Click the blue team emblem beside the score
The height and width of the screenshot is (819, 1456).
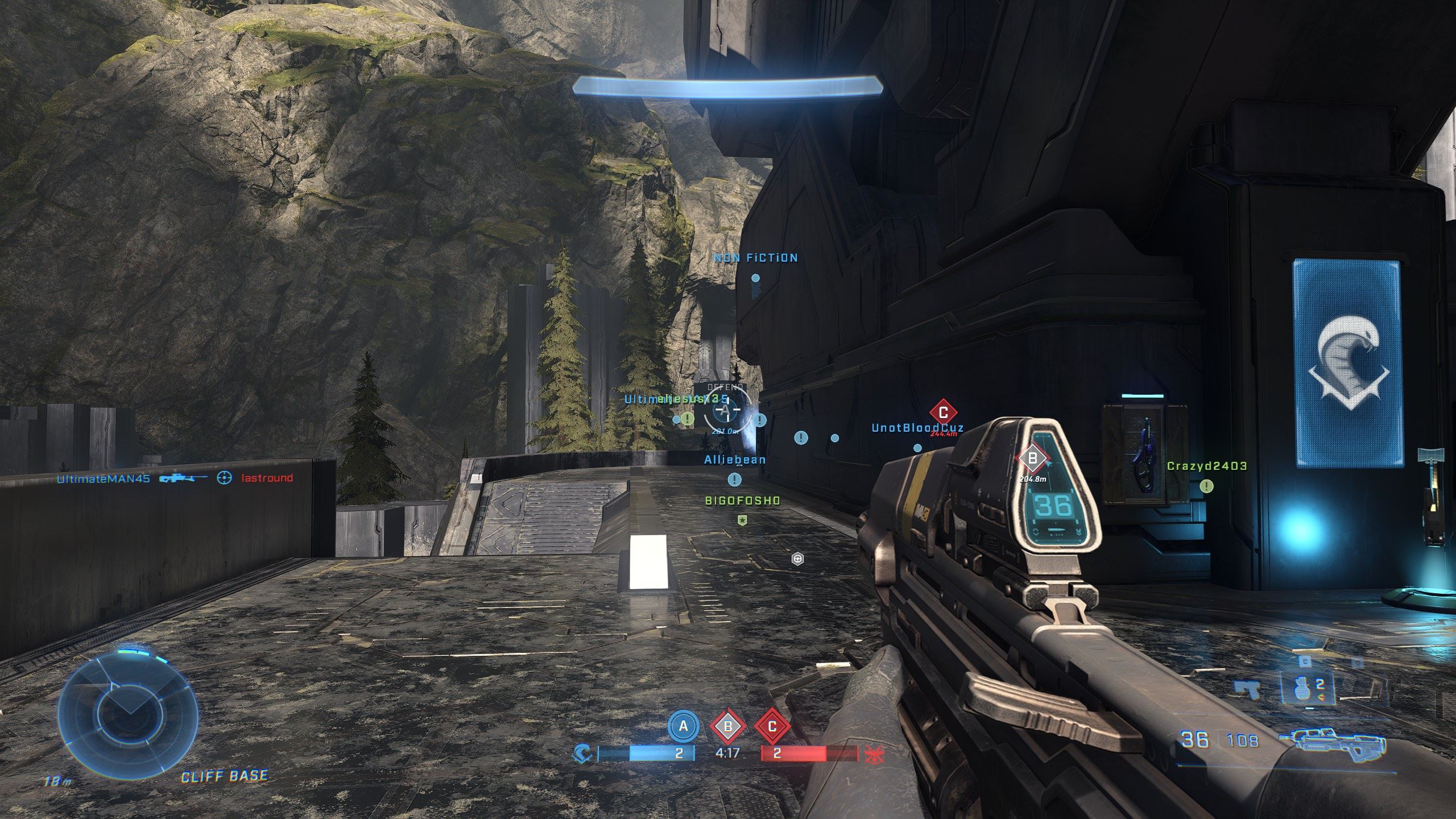pyautogui.click(x=583, y=754)
